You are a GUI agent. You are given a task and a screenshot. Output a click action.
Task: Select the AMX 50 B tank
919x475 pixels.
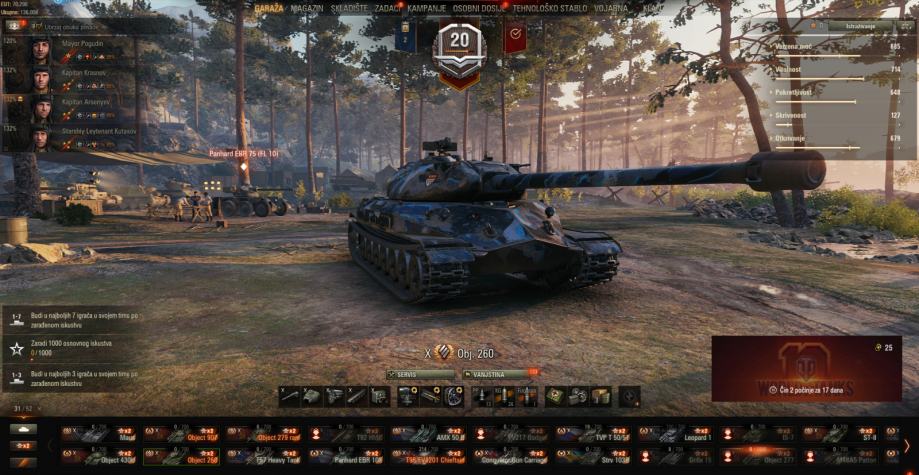click(429, 434)
